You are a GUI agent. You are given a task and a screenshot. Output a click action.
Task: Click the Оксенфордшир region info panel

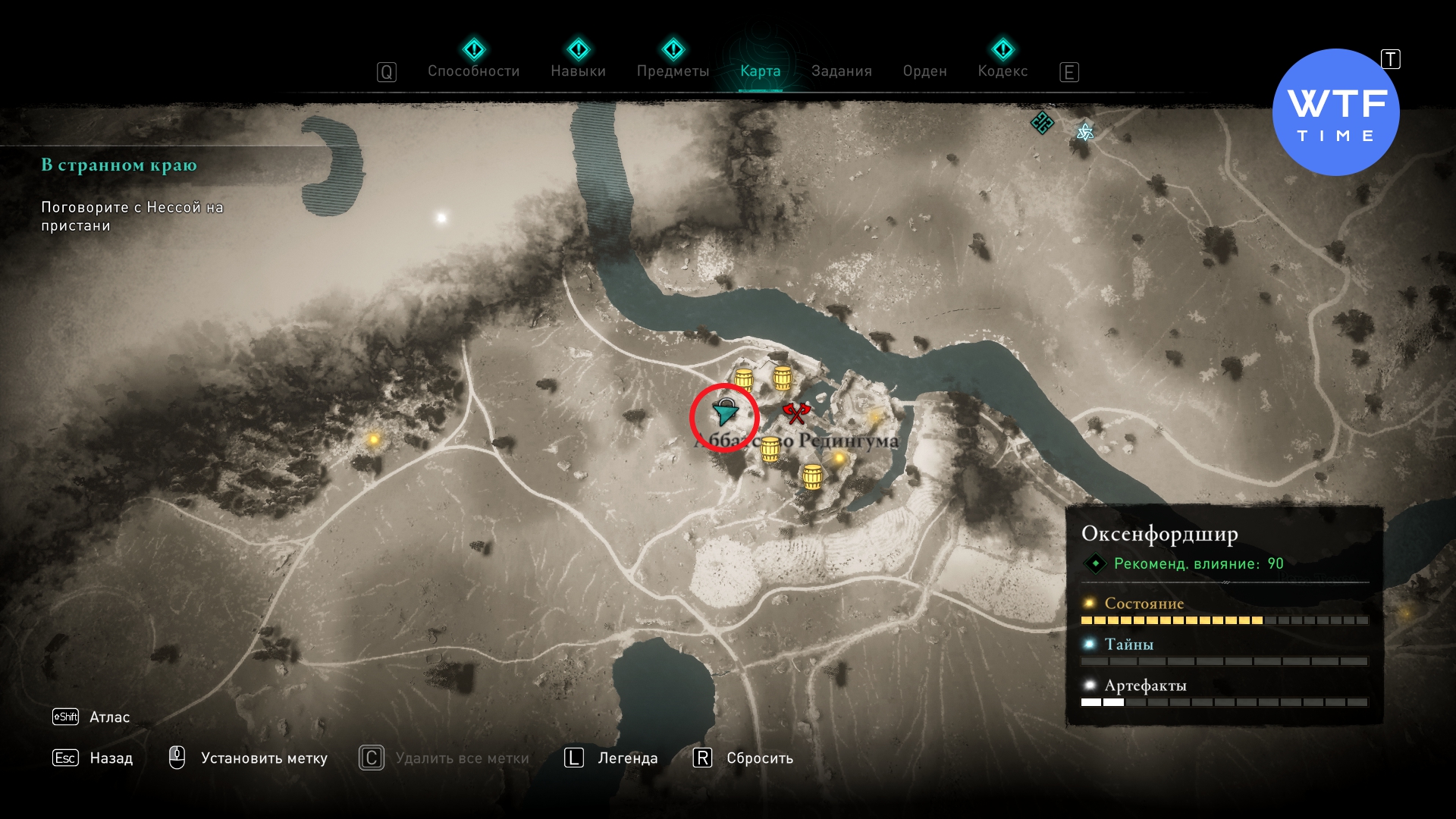1224,614
